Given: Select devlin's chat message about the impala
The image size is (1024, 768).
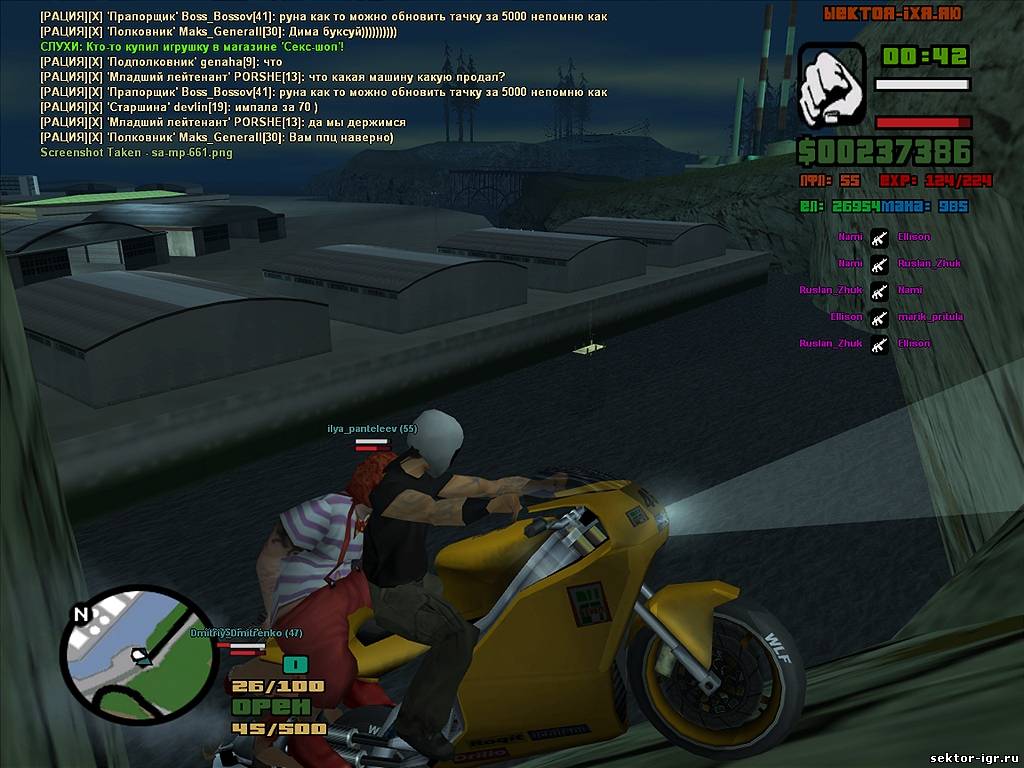Looking at the screenshot, I should pyautogui.click(x=180, y=107).
